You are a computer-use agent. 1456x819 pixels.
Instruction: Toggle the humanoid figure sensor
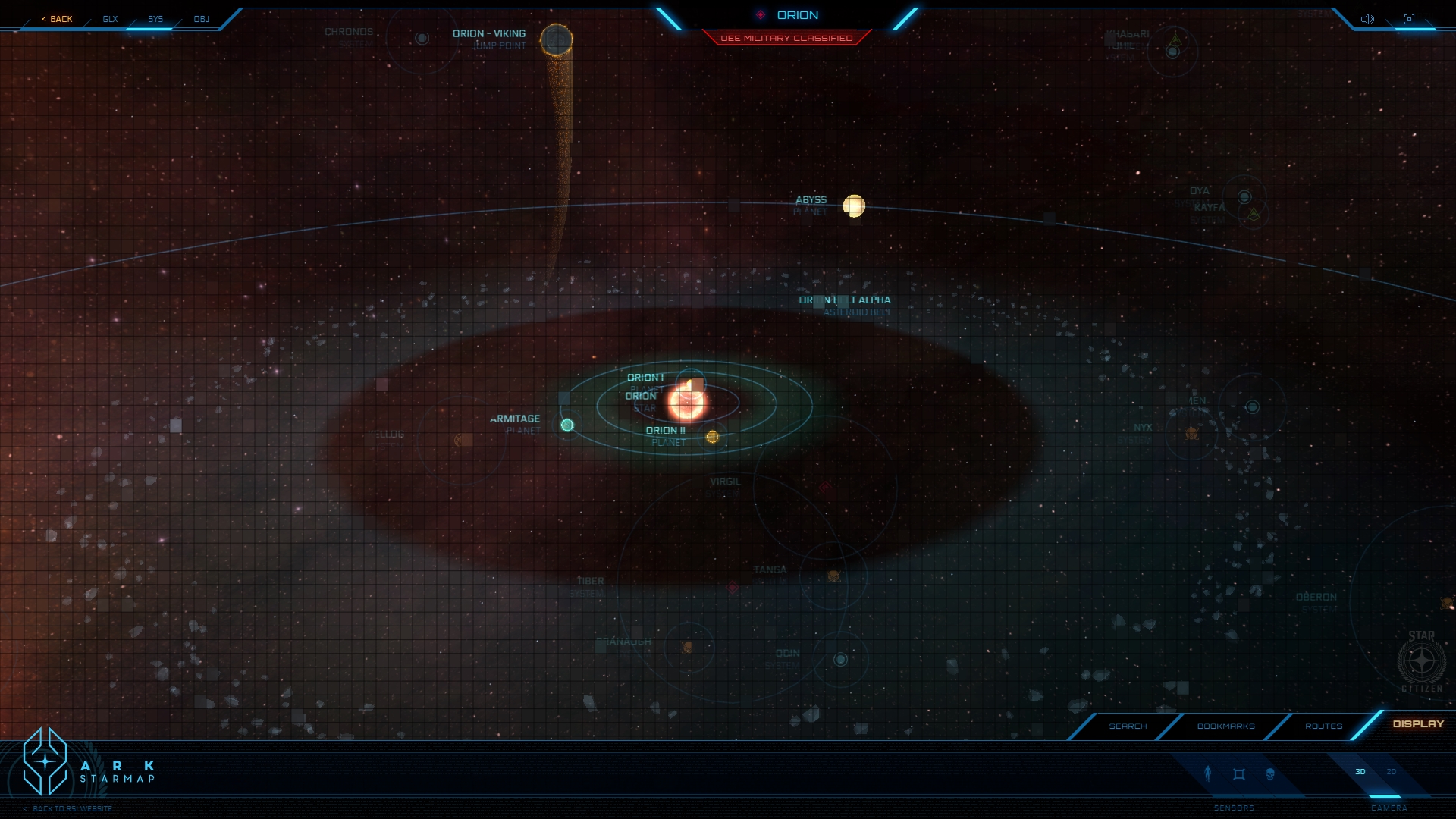(x=1208, y=773)
